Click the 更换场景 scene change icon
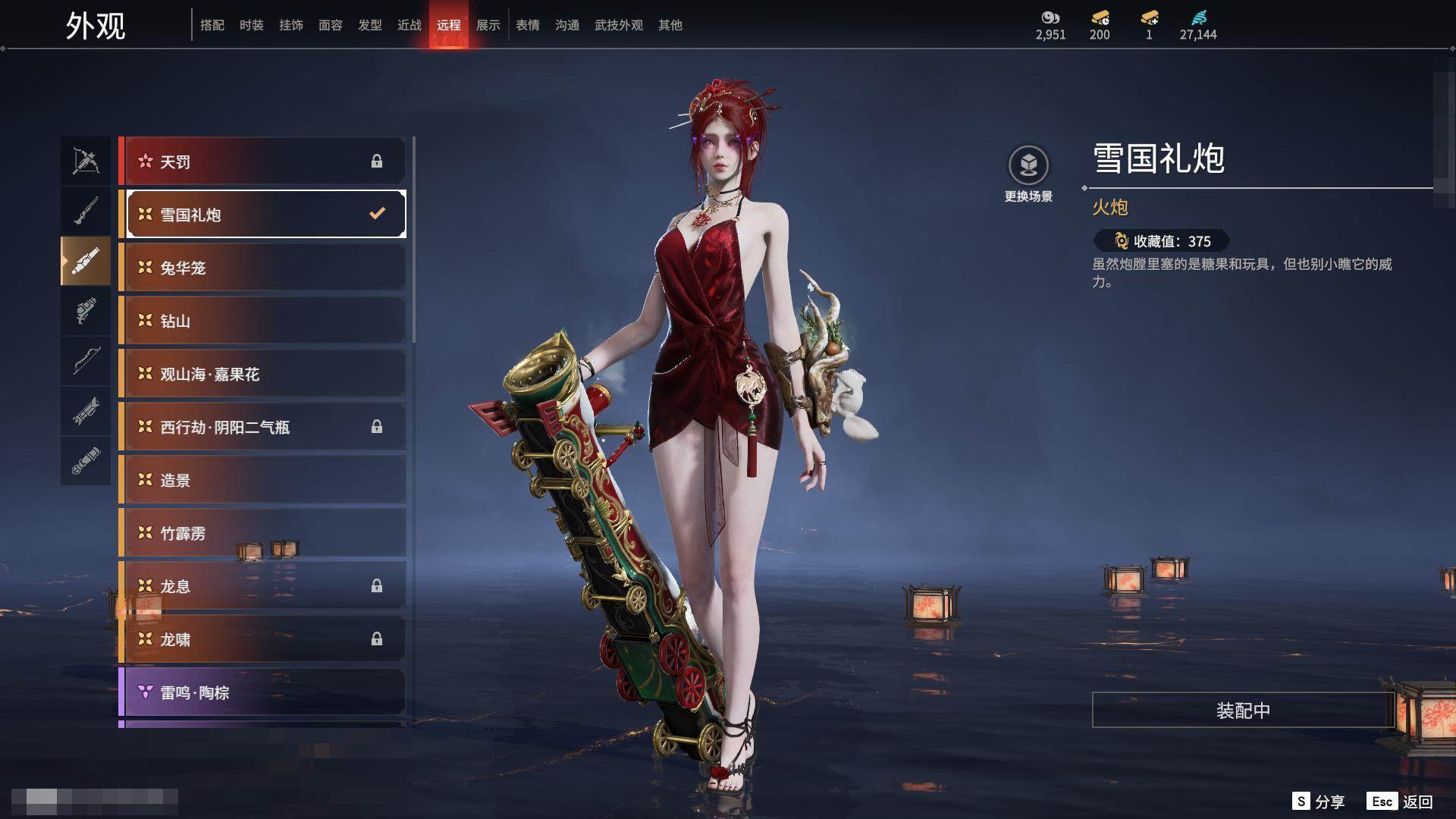1456x819 pixels. coord(1028,165)
